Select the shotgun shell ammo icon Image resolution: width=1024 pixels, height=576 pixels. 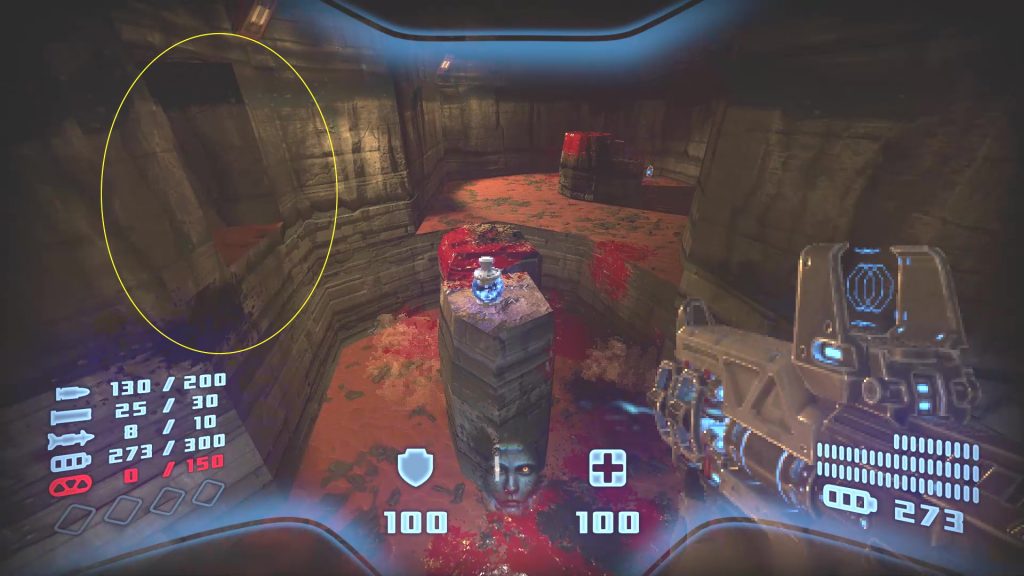click(78, 406)
